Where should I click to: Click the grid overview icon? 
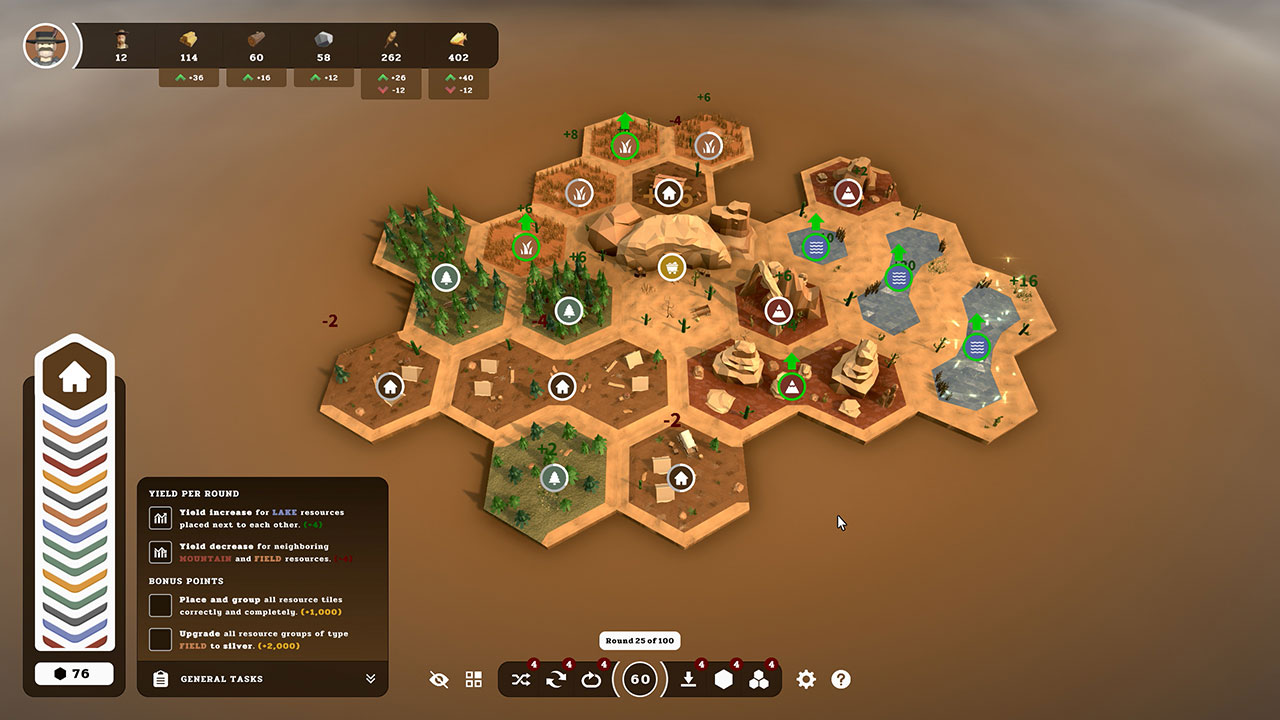pyautogui.click(x=473, y=679)
